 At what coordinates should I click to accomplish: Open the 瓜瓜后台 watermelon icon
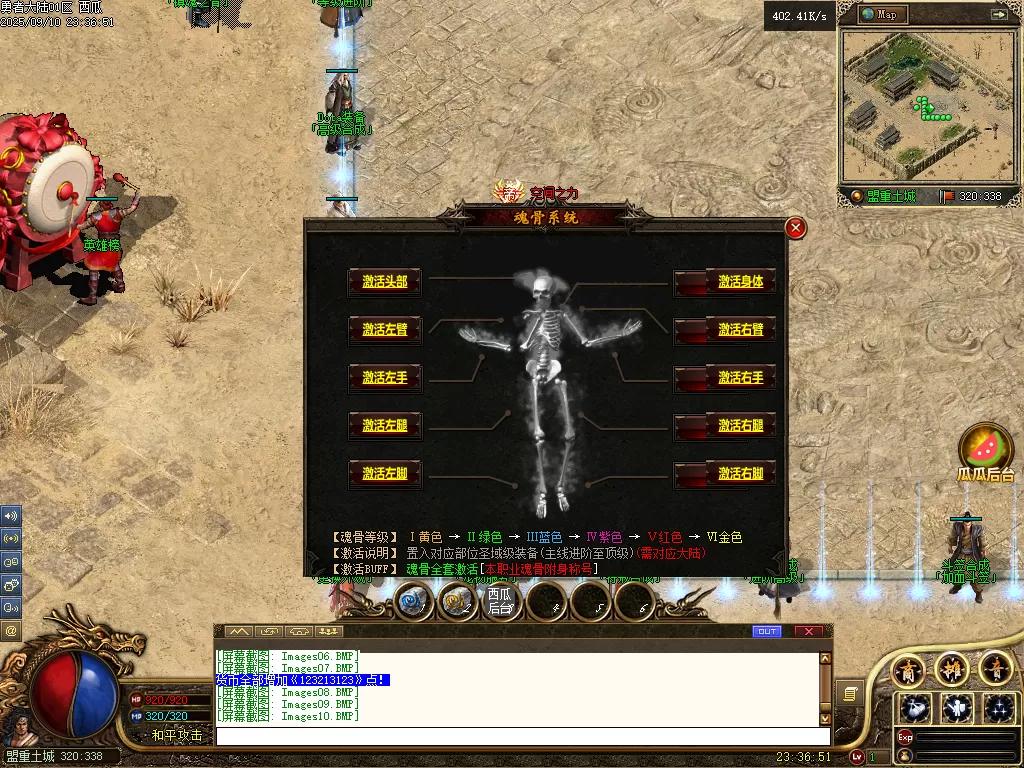click(985, 448)
